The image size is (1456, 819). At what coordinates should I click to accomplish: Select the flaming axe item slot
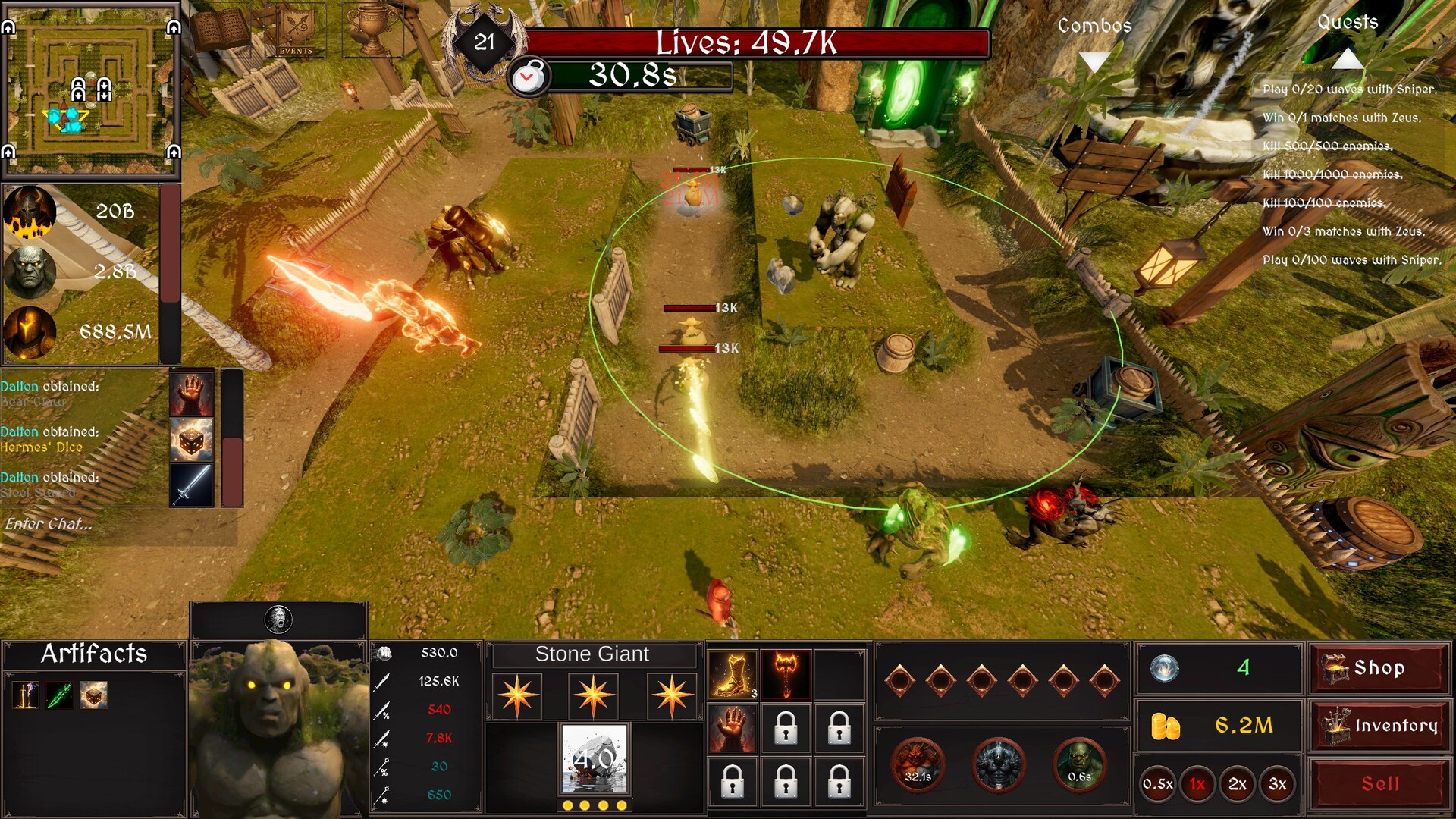[x=786, y=673]
